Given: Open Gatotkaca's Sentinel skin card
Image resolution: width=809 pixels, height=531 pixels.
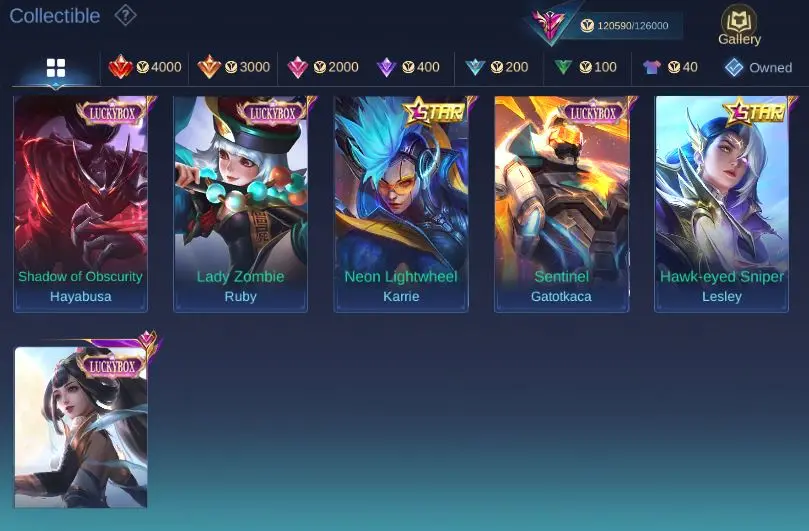Looking at the screenshot, I should pyautogui.click(x=561, y=203).
